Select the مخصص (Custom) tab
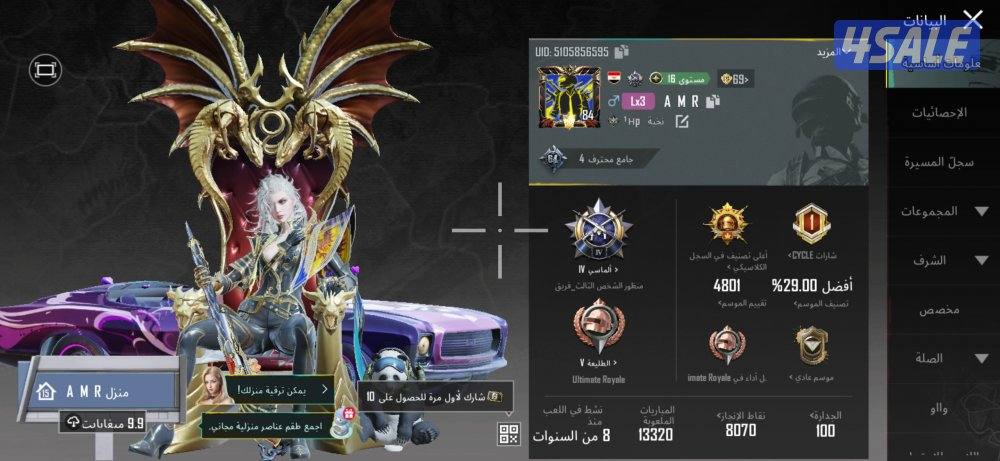The width and height of the screenshot is (1000, 461). 939,309
